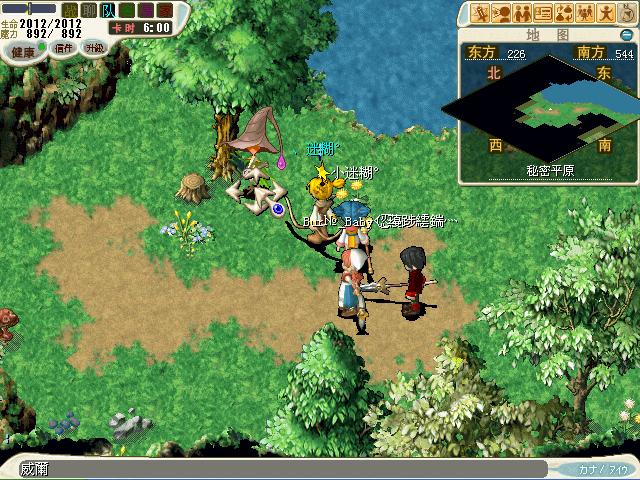
Task: Click the 升級 level-up button
Action: click(94, 47)
